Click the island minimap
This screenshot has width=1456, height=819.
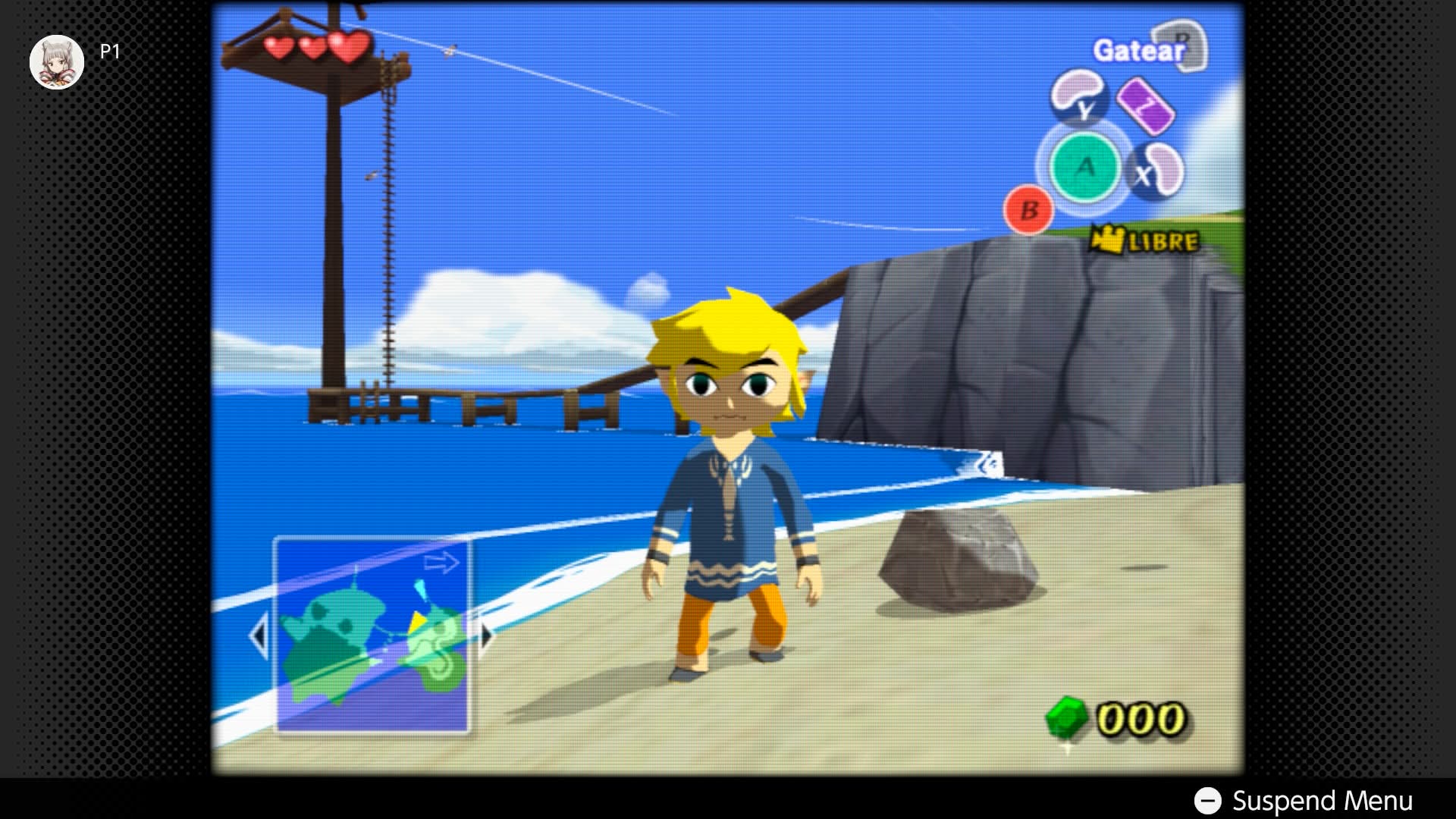pos(372,635)
